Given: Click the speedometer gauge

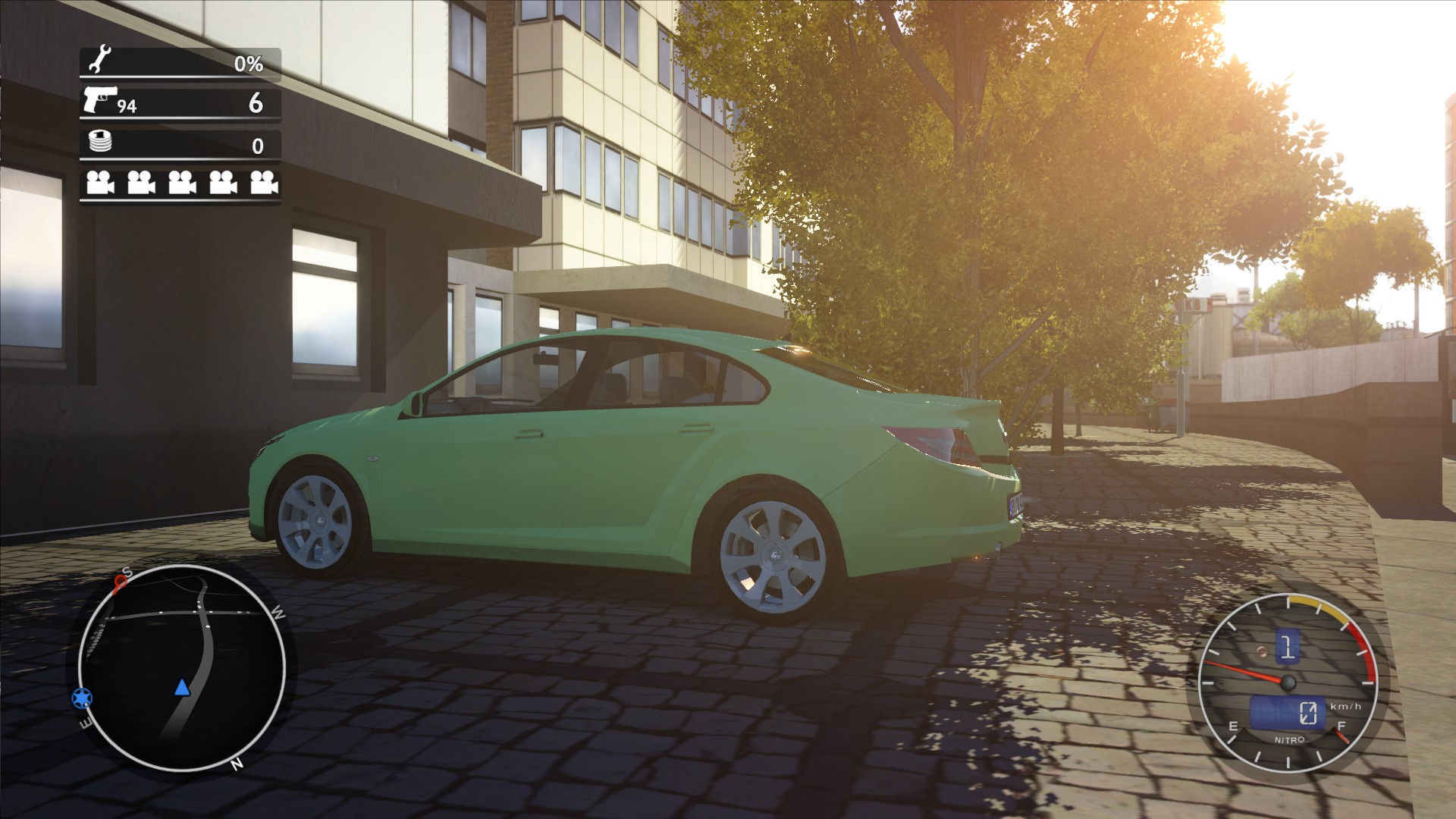Looking at the screenshot, I should 1288,682.
